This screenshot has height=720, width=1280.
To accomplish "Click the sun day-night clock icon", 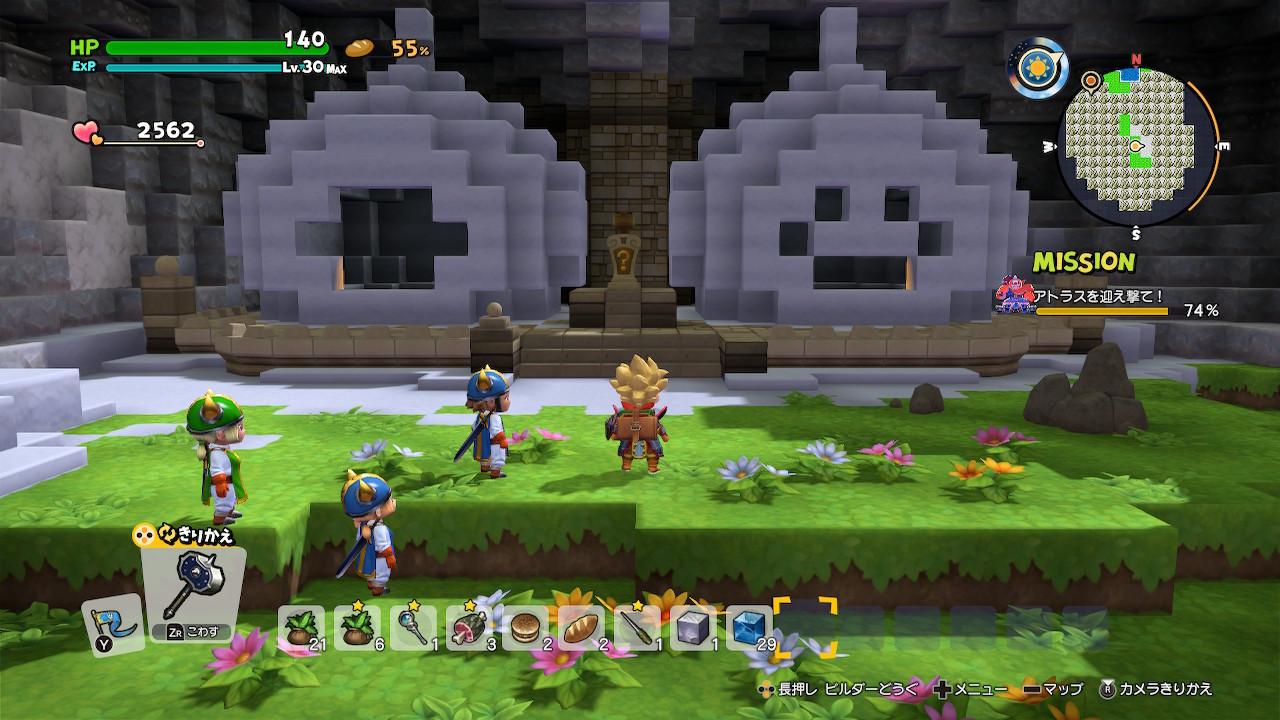I will click(1037, 68).
